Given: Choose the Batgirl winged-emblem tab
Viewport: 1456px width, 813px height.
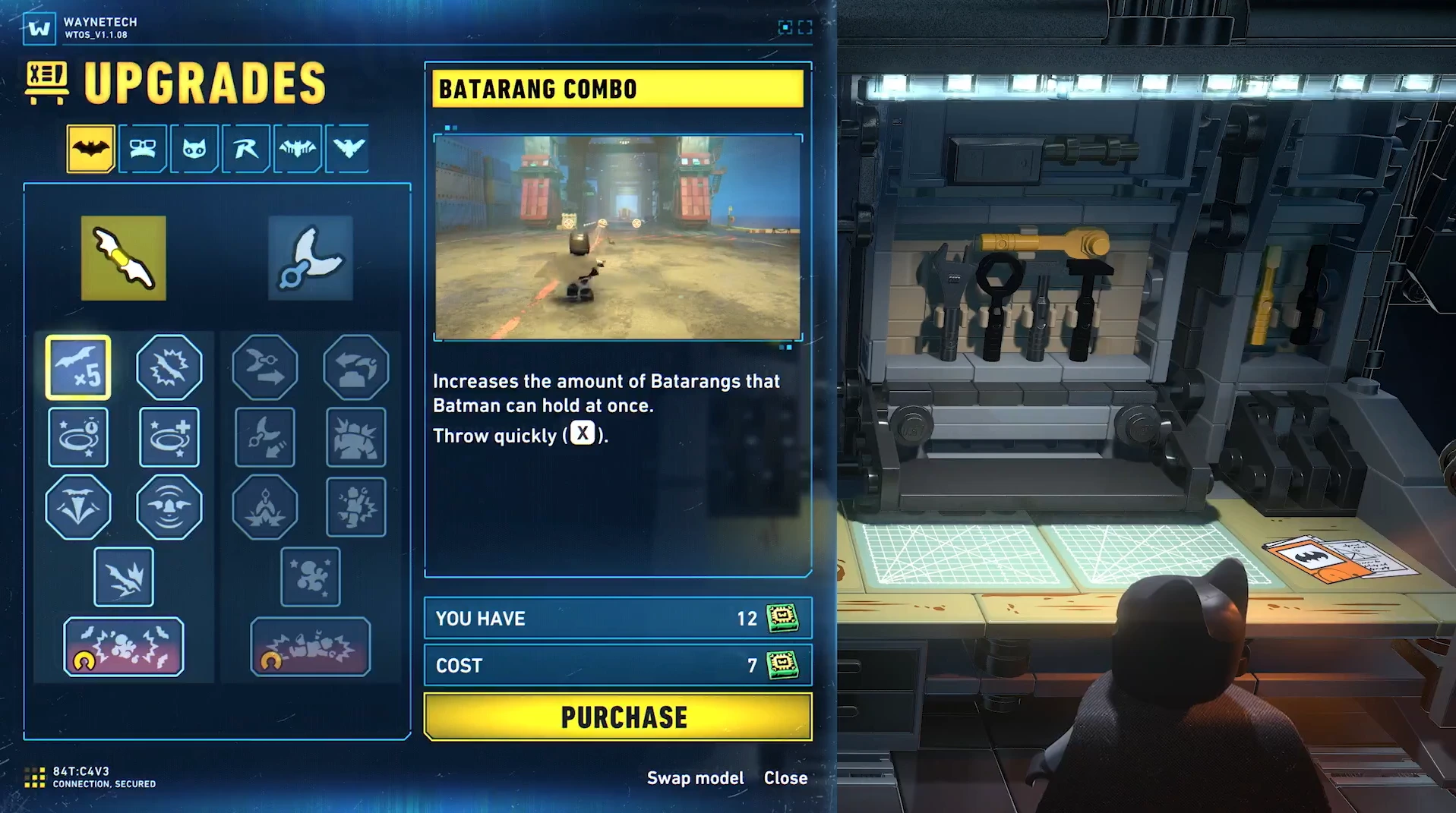Looking at the screenshot, I should [297, 148].
